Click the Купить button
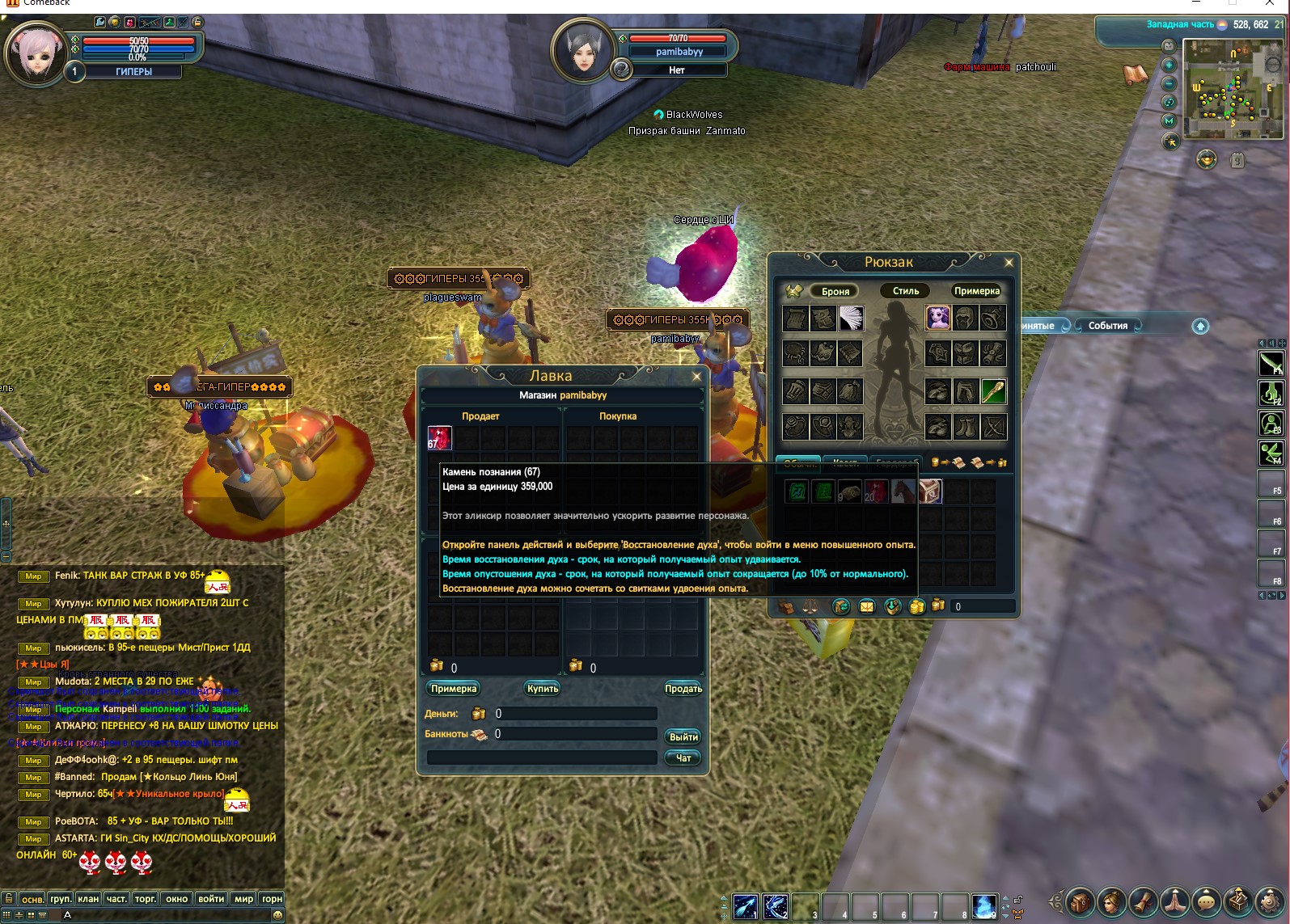Screen dimensions: 1290x924 [543, 689]
